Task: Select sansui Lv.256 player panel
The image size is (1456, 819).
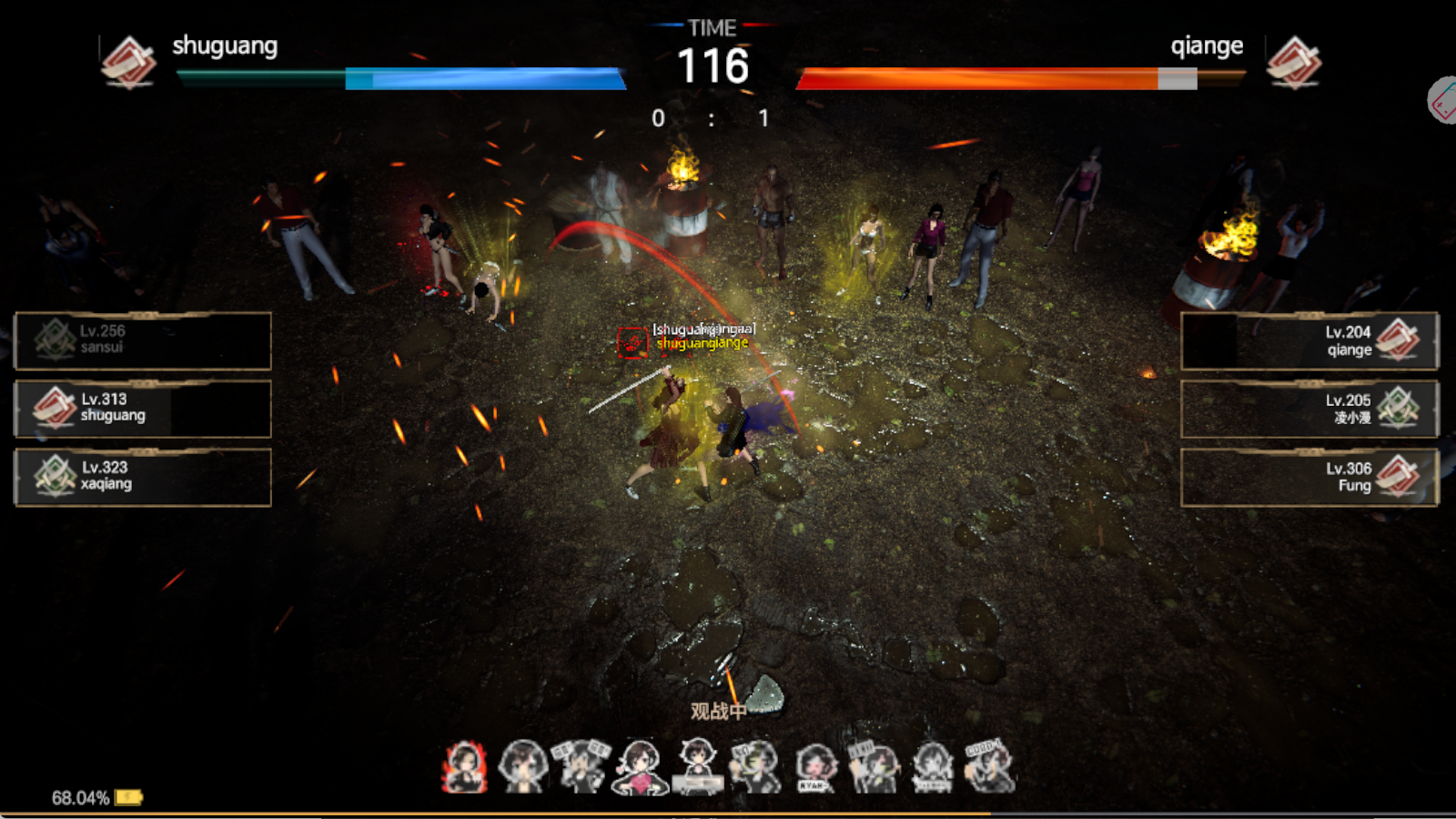Action: [143, 340]
